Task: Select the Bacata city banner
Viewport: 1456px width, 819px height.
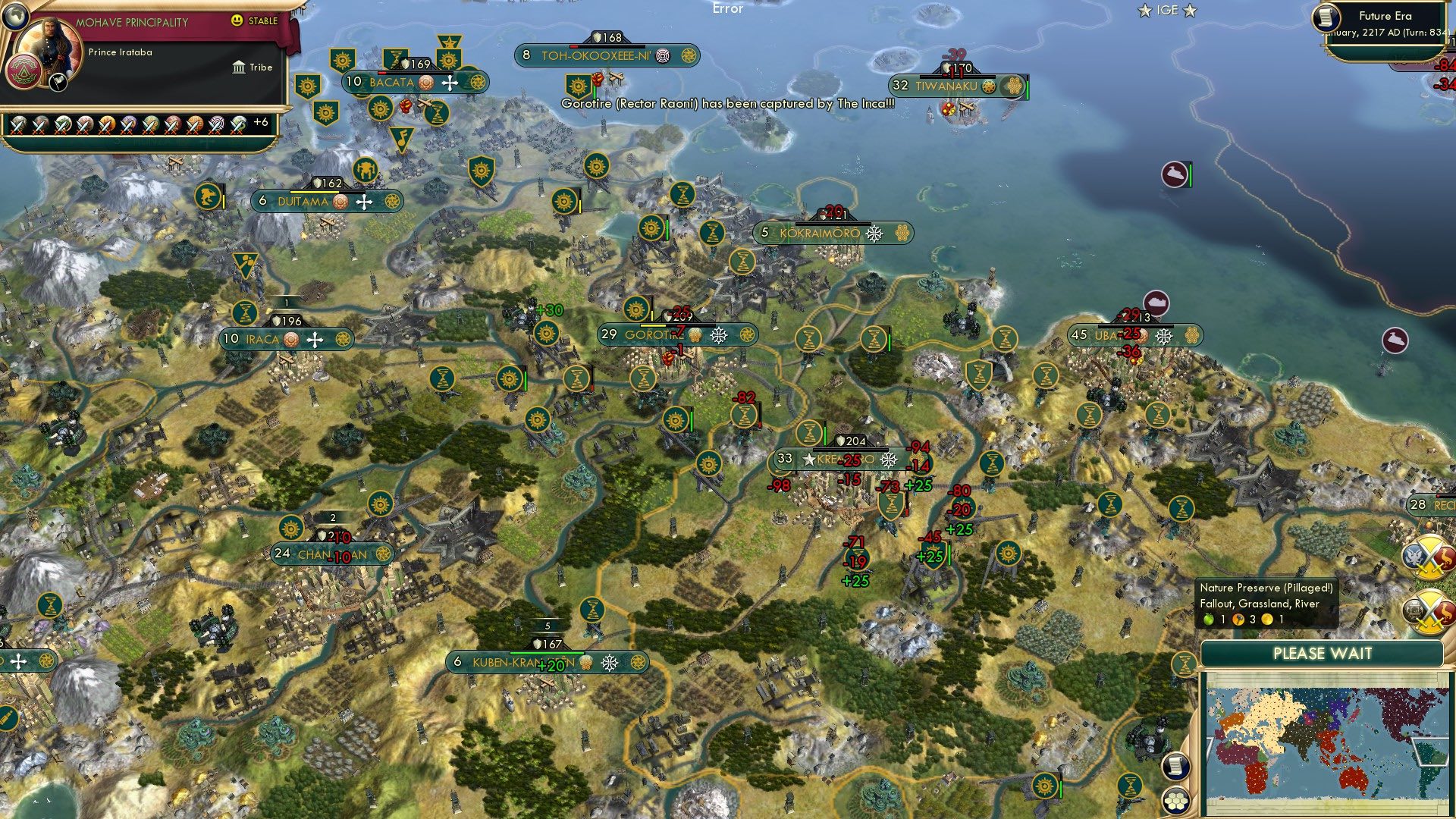Action: point(391,83)
